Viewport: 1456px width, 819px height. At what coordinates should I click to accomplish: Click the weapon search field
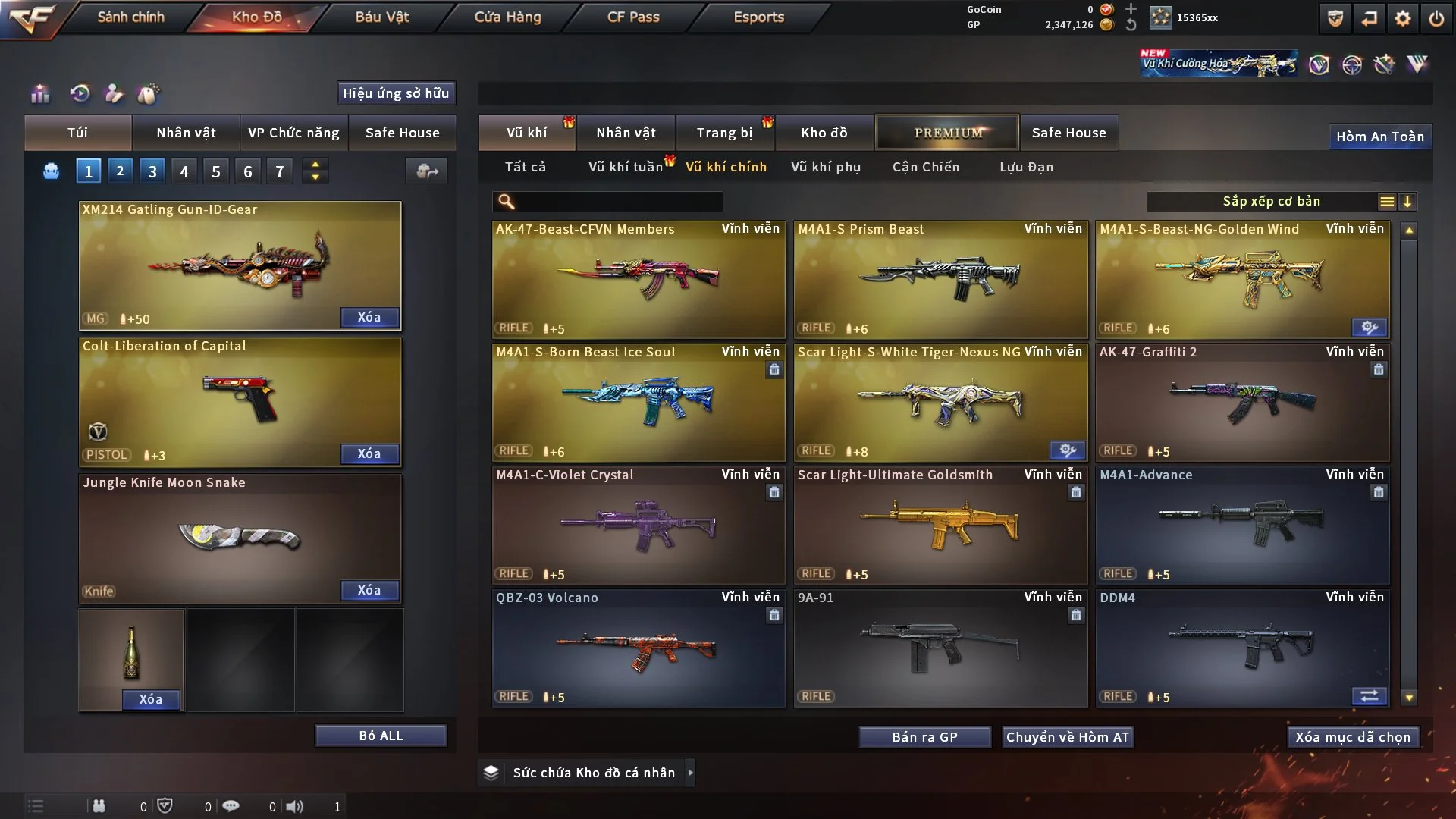click(618, 202)
